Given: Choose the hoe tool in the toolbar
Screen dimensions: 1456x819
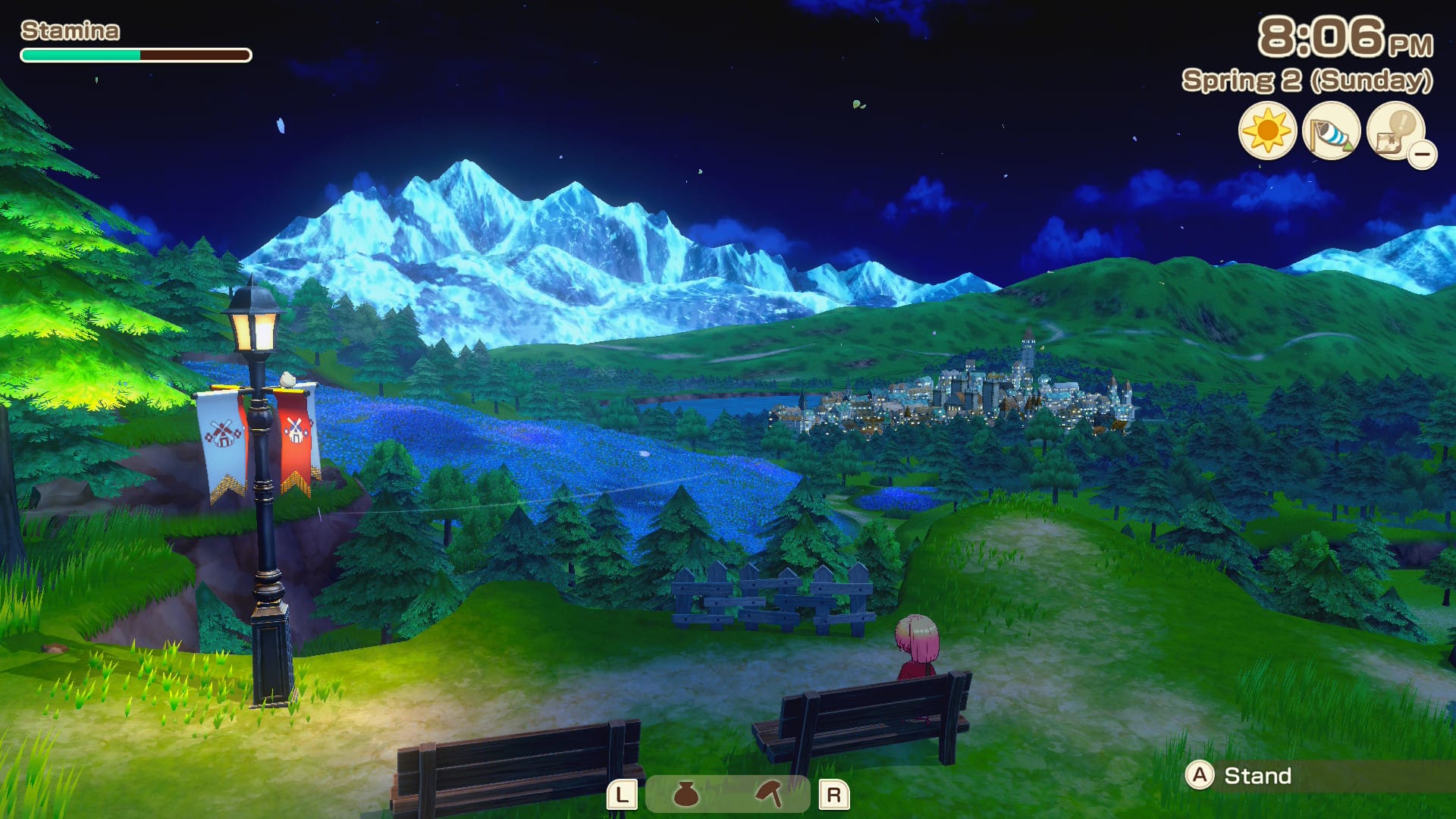Looking at the screenshot, I should [x=769, y=795].
